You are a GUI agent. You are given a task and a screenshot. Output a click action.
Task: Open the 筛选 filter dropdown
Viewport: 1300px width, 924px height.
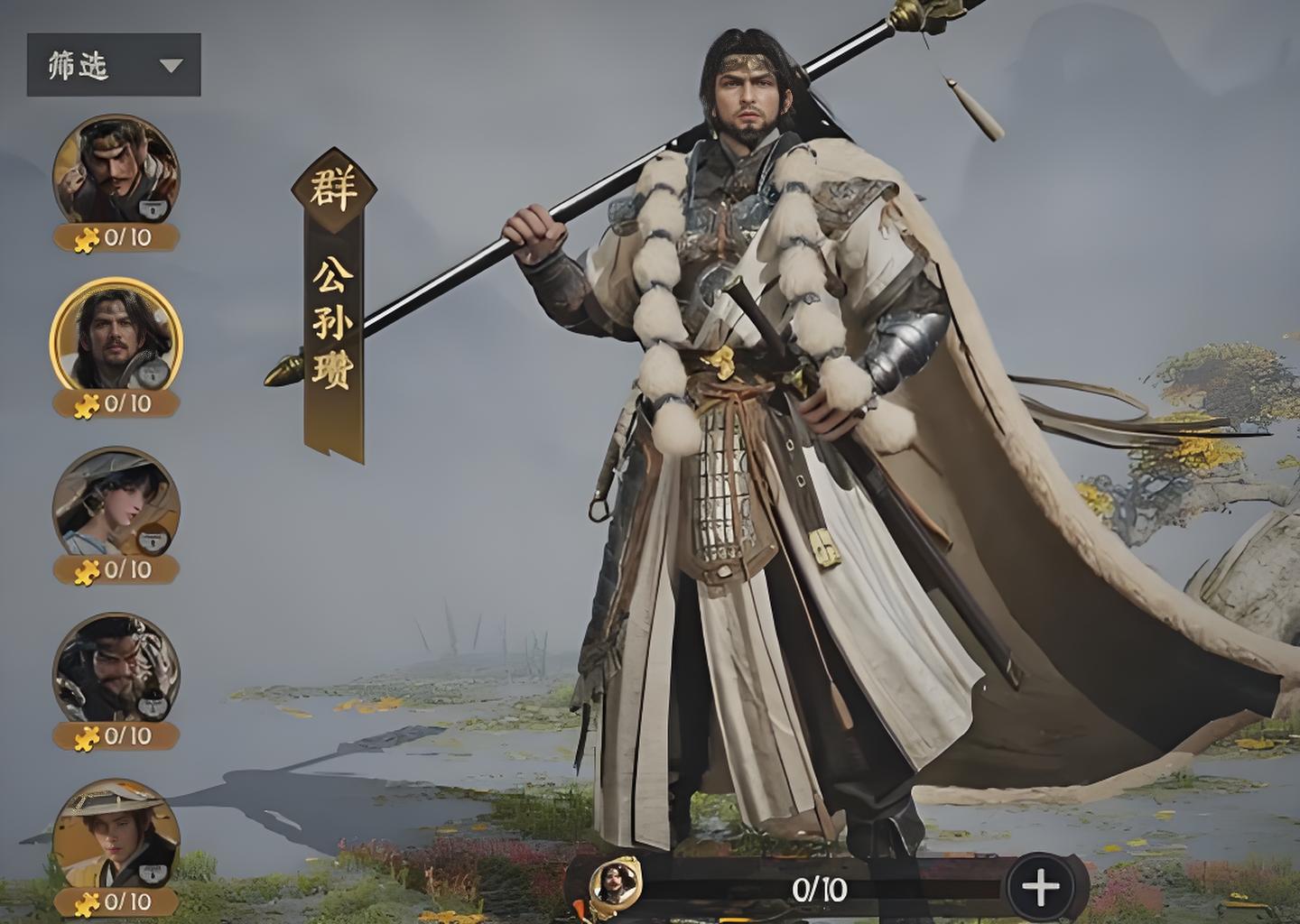114,65
